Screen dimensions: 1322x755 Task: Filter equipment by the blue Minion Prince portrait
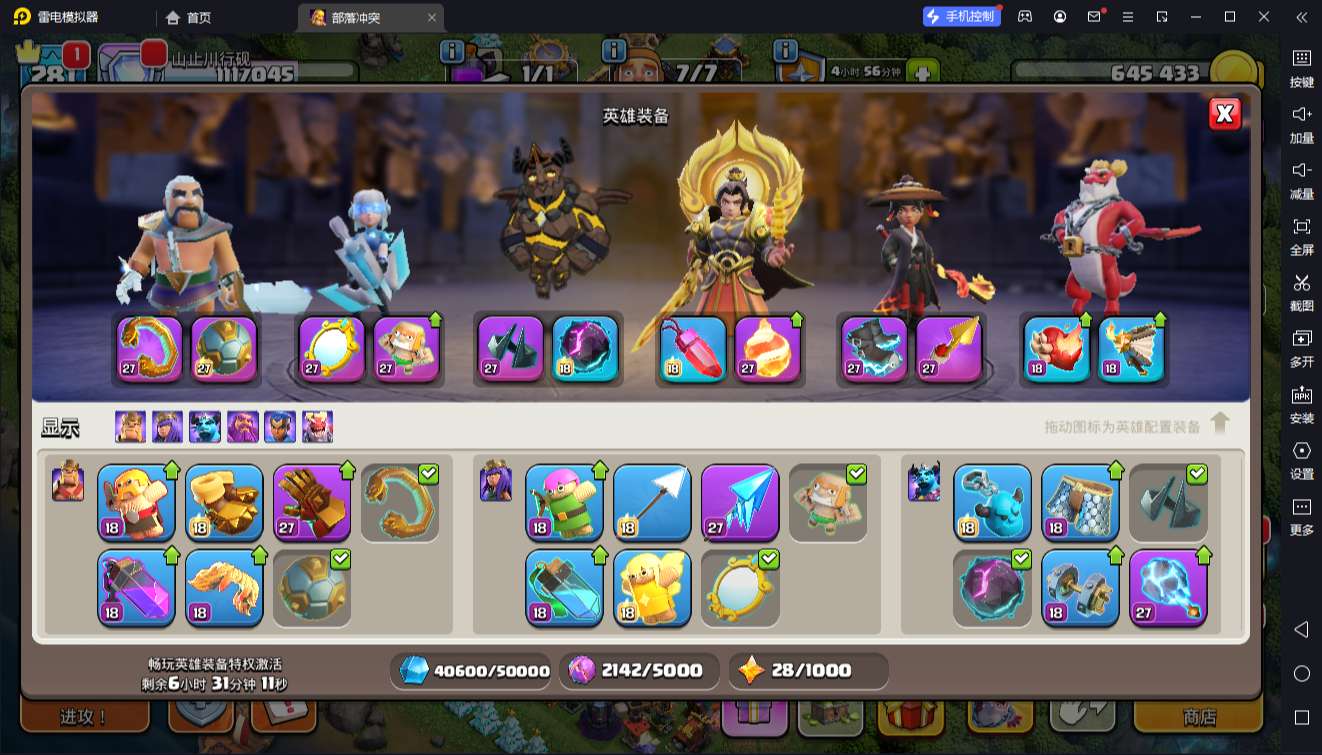[x=205, y=427]
